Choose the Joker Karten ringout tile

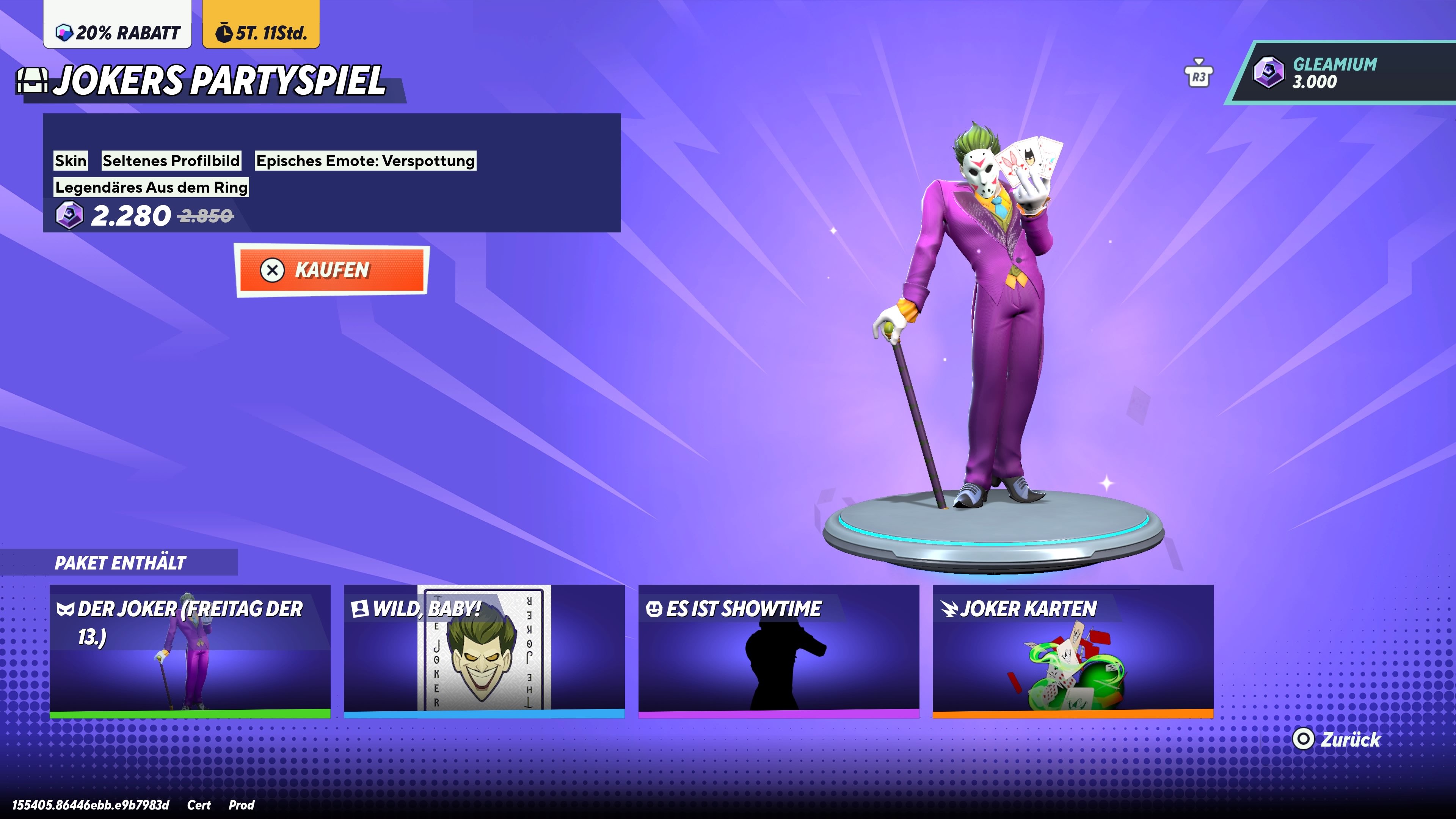tap(1072, 651)
